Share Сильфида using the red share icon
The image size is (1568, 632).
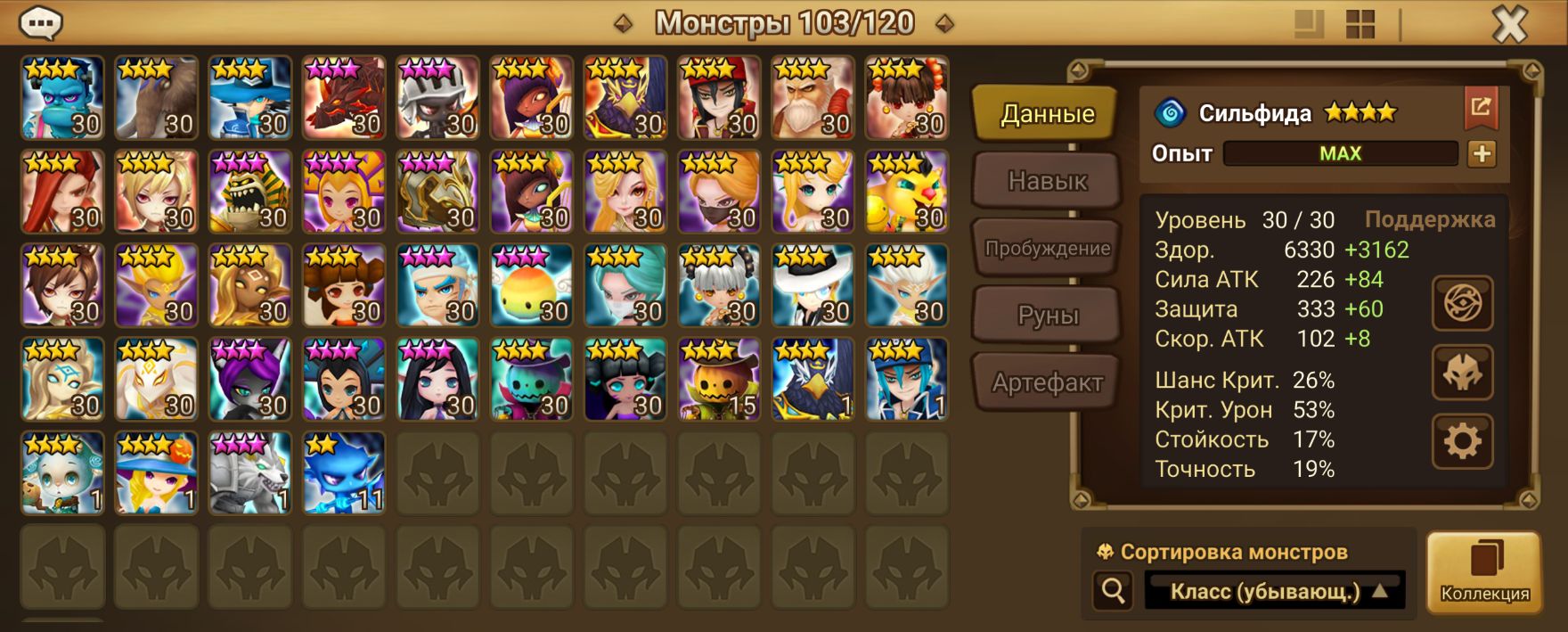click(1481, 108)
